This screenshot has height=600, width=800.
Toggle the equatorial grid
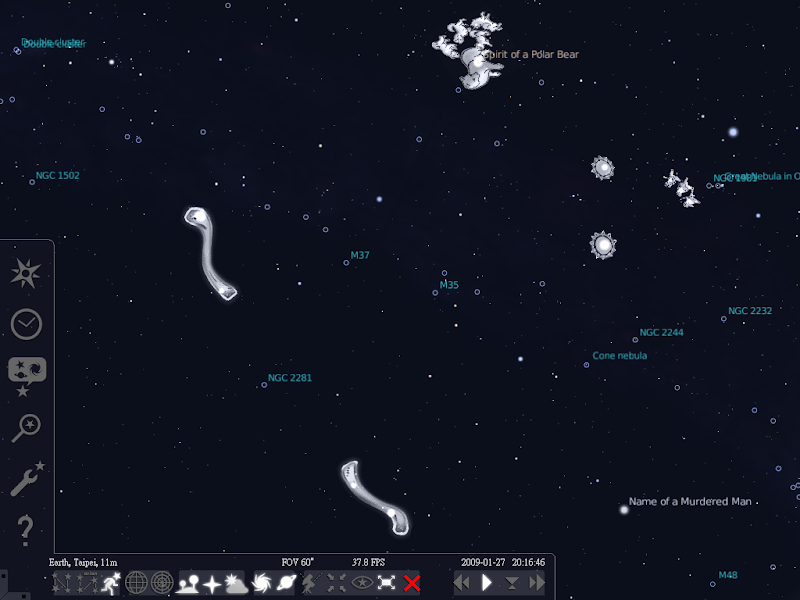tap(136, 583)
